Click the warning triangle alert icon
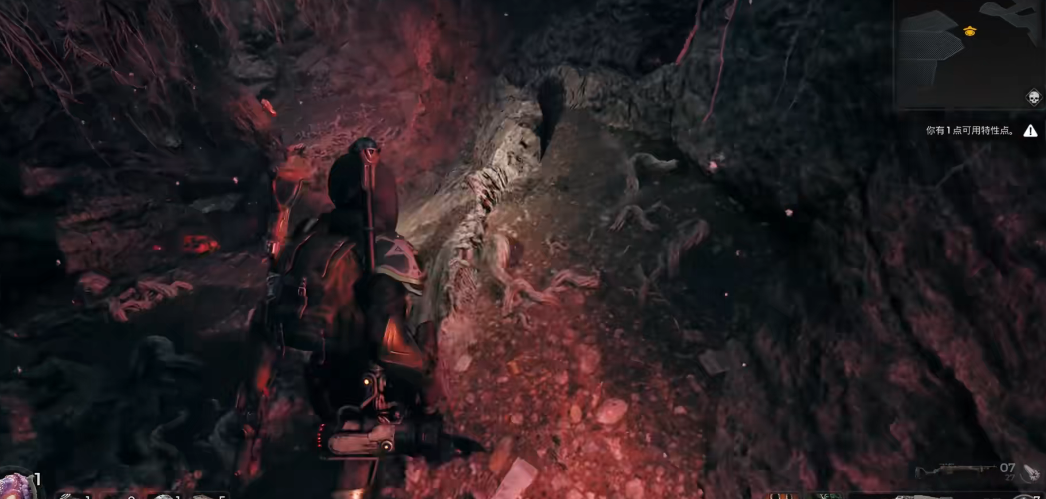 coord(1030,130)
